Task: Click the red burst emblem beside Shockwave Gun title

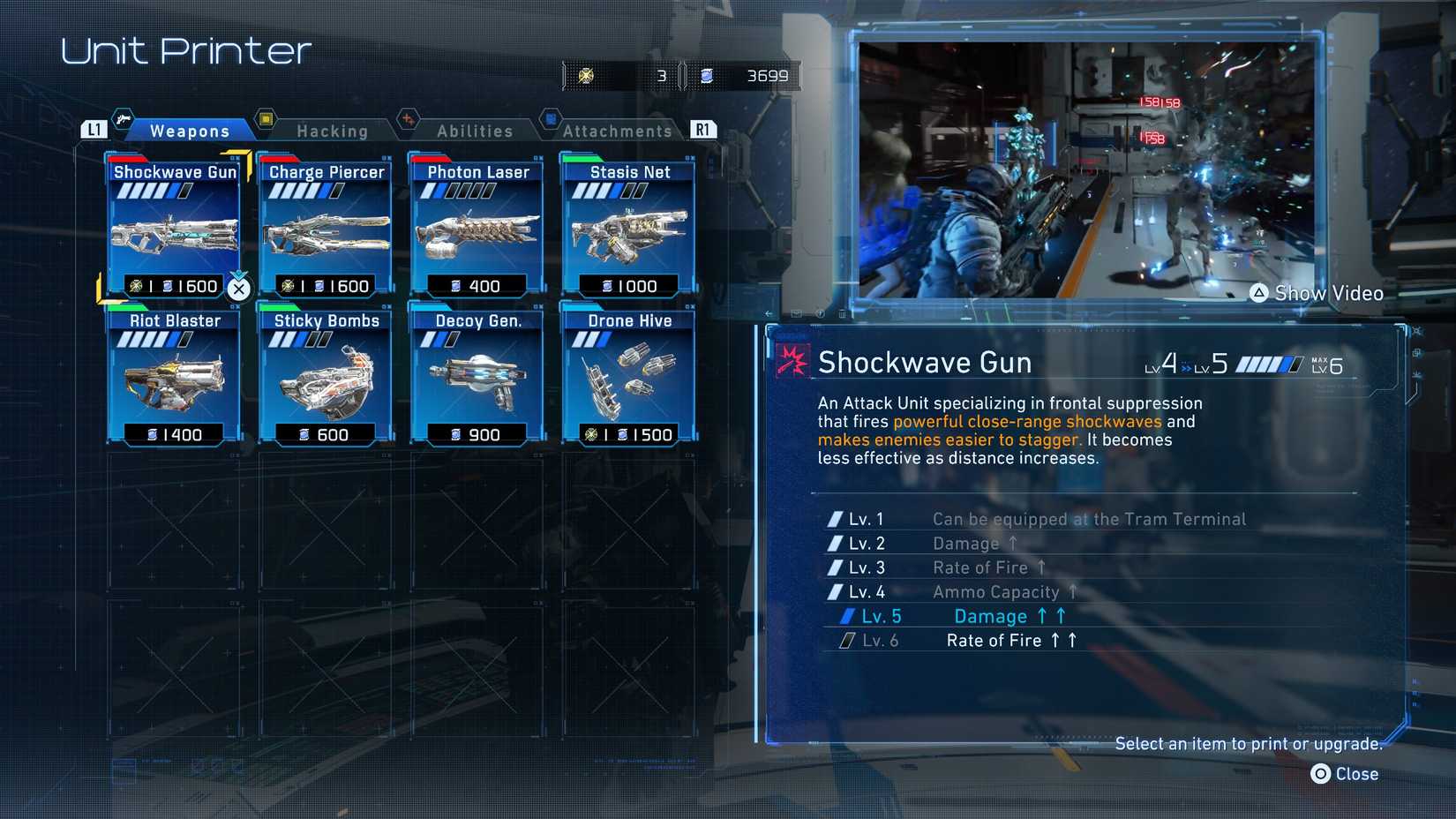Action: (x=791, y=362)
